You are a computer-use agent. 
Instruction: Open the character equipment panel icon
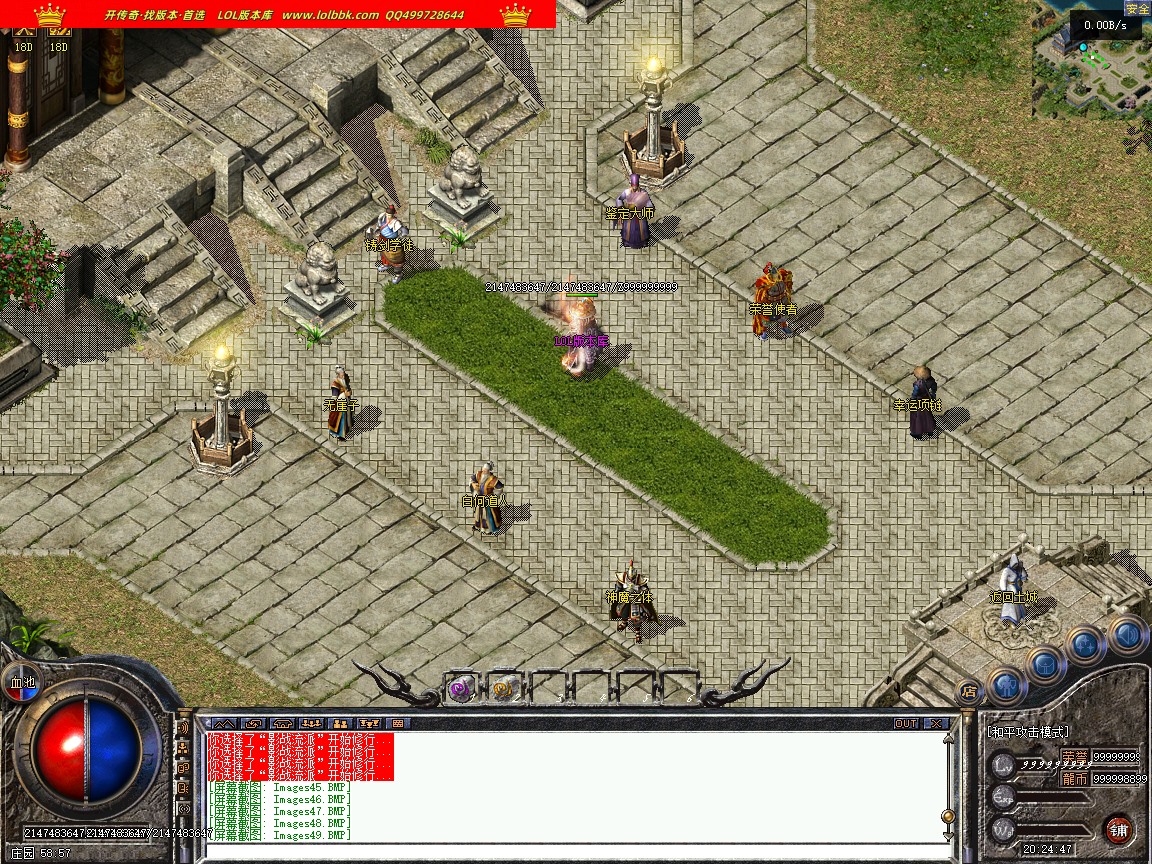(1007, 686)
